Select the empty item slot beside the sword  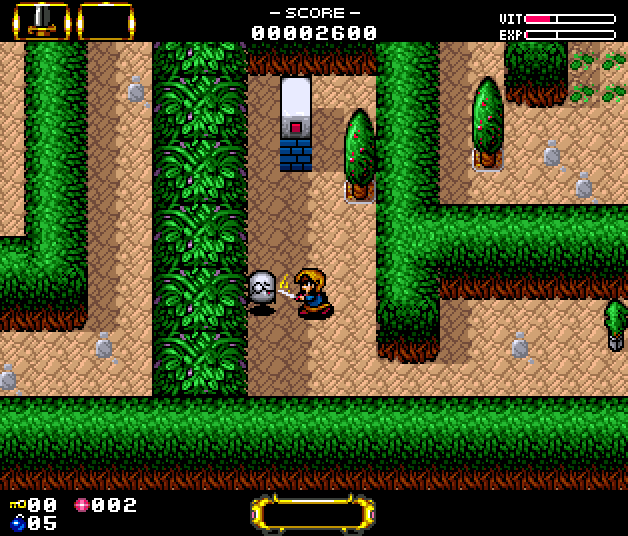click(105, 20)
